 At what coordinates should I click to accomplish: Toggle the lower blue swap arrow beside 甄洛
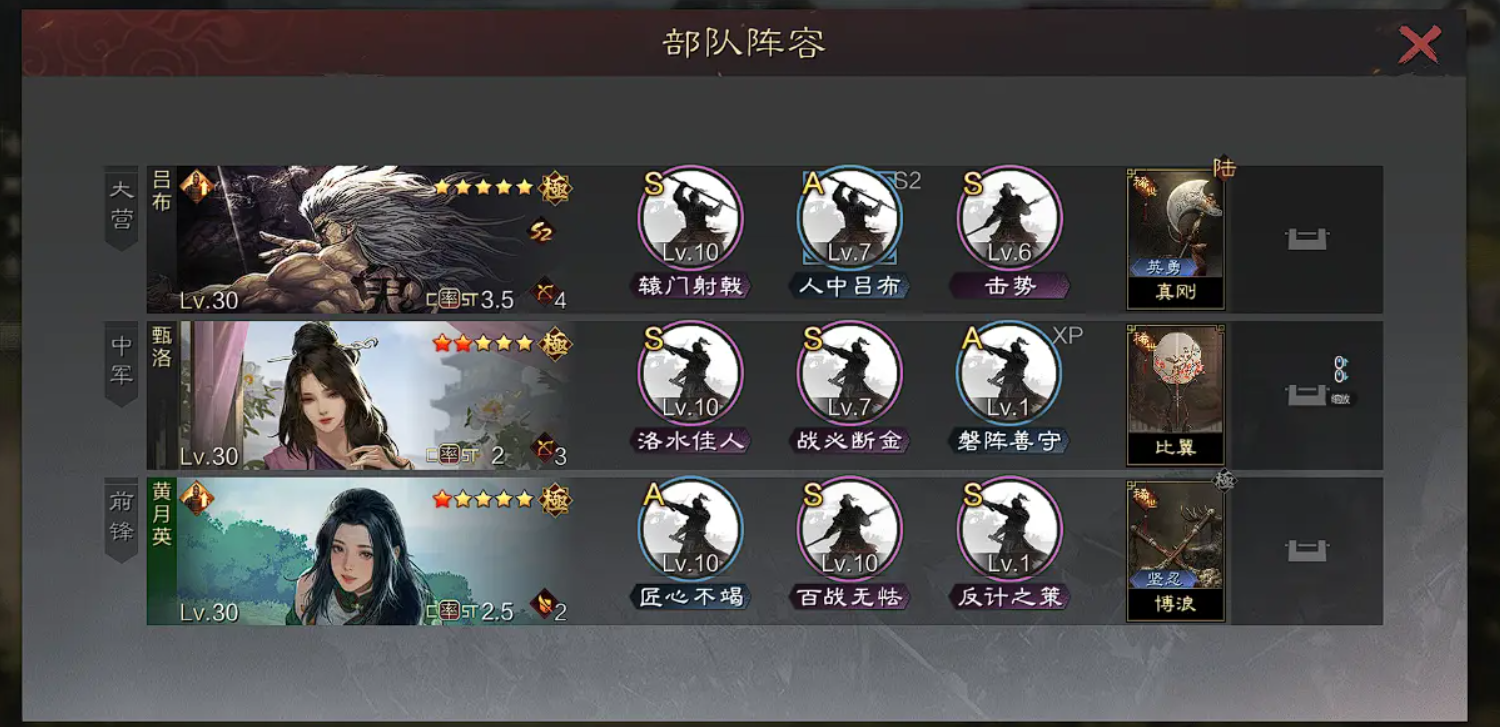click(x=1340, y=377)
